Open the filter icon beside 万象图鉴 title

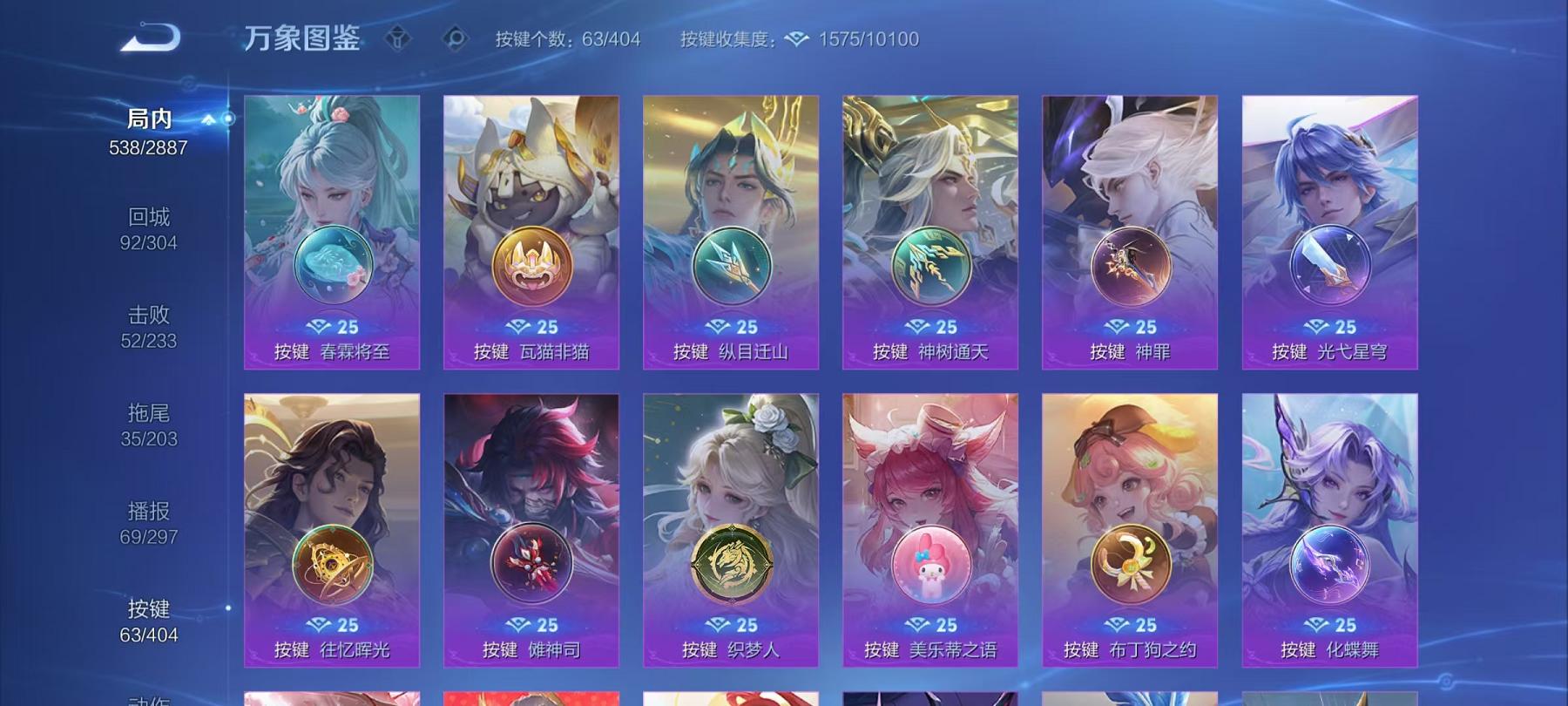pyautogui.click(x=400, y=38)
